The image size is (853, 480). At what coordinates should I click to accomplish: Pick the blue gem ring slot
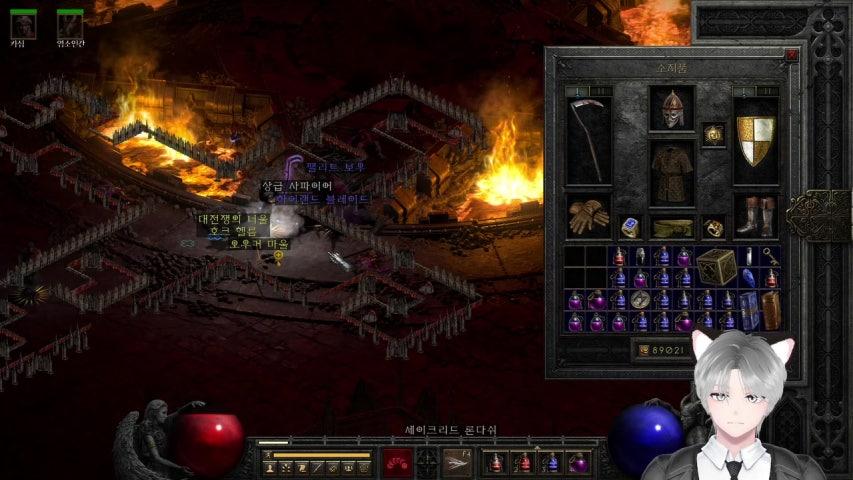[x=629, y=228]
